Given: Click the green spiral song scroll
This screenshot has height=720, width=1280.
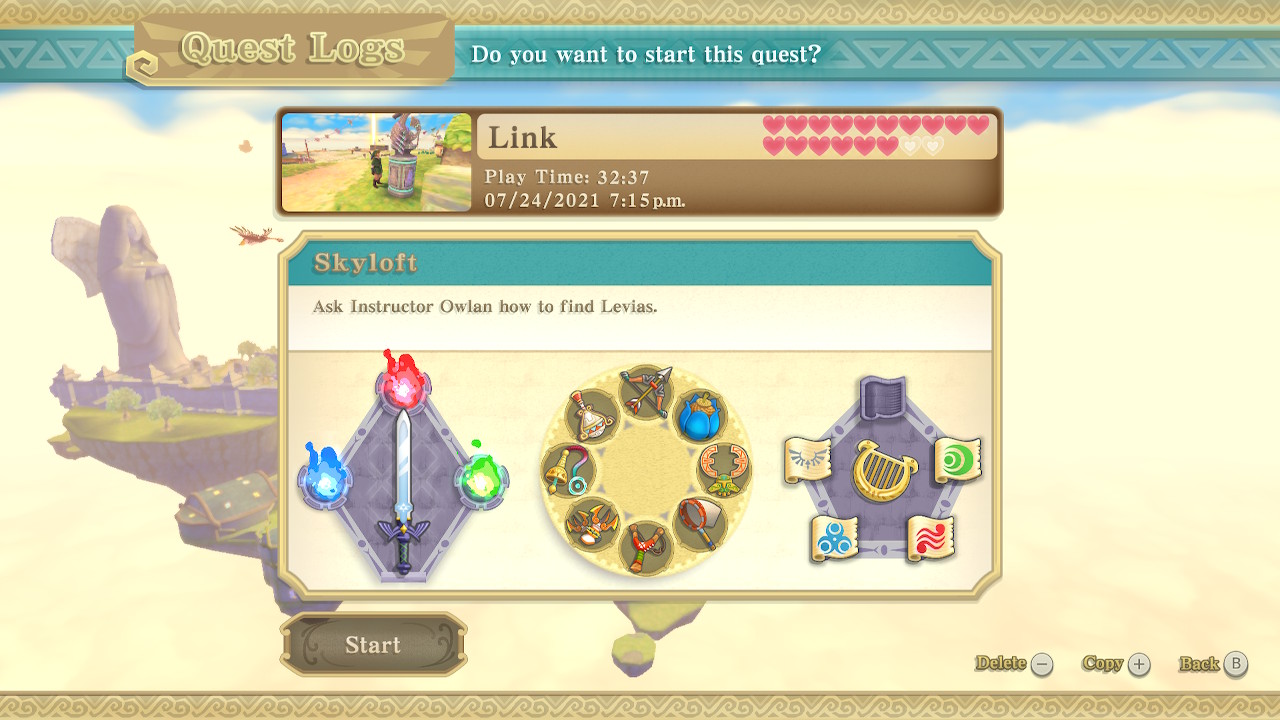Looking at the screenshot, I should 958,460.
